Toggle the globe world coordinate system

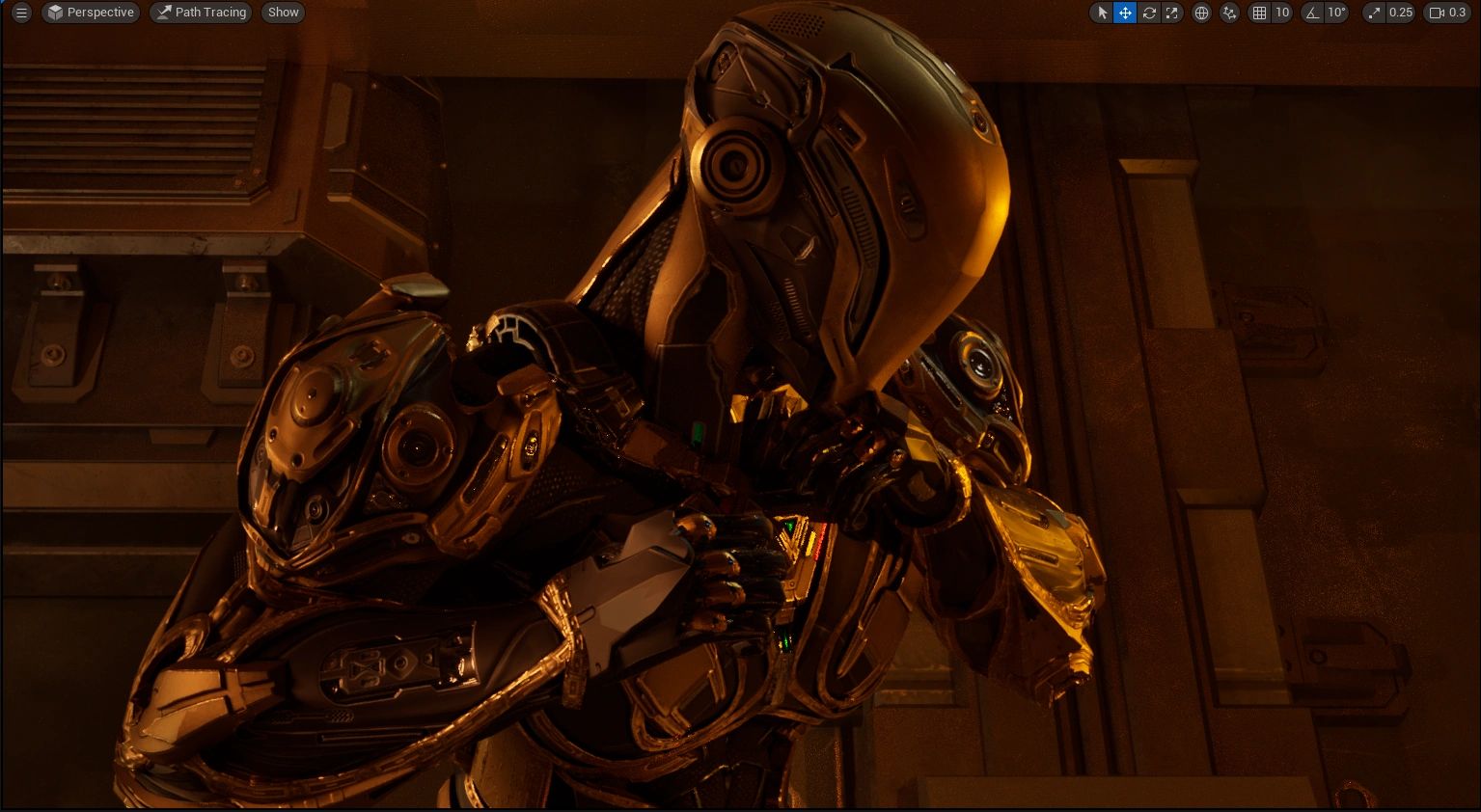coord(1201,13)
